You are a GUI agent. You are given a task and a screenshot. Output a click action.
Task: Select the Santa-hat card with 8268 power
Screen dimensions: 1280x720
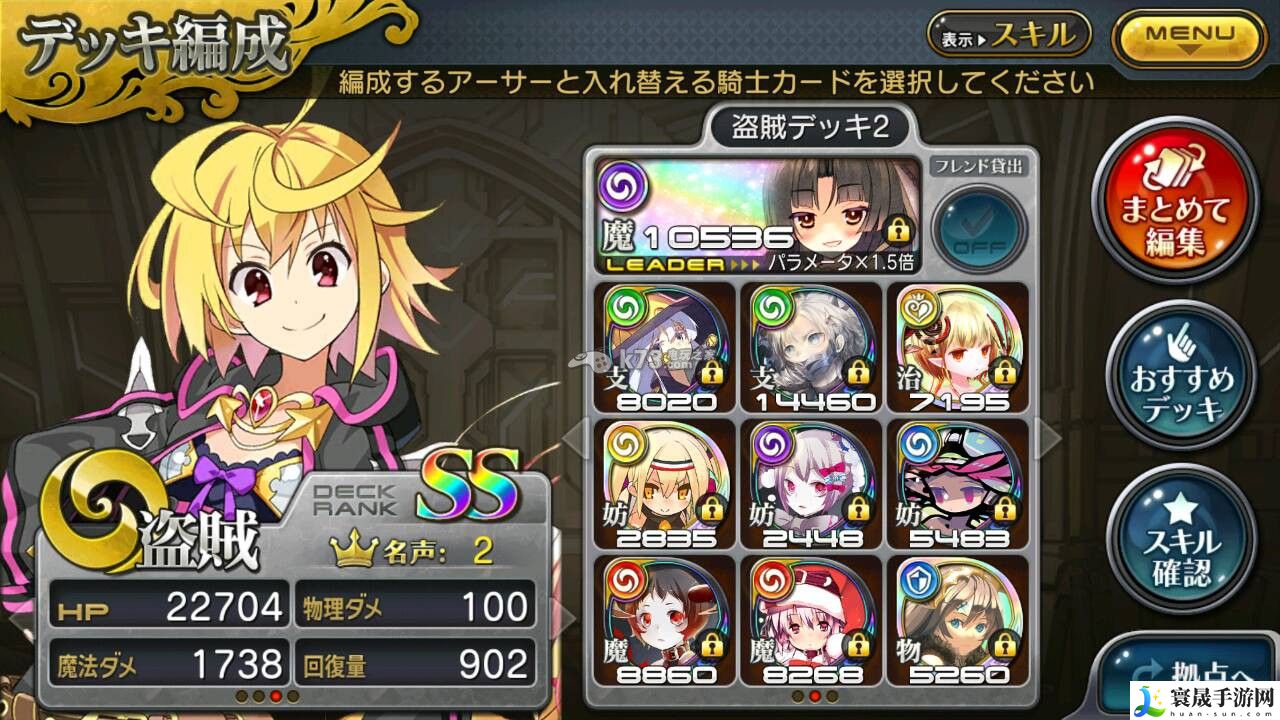811,620
